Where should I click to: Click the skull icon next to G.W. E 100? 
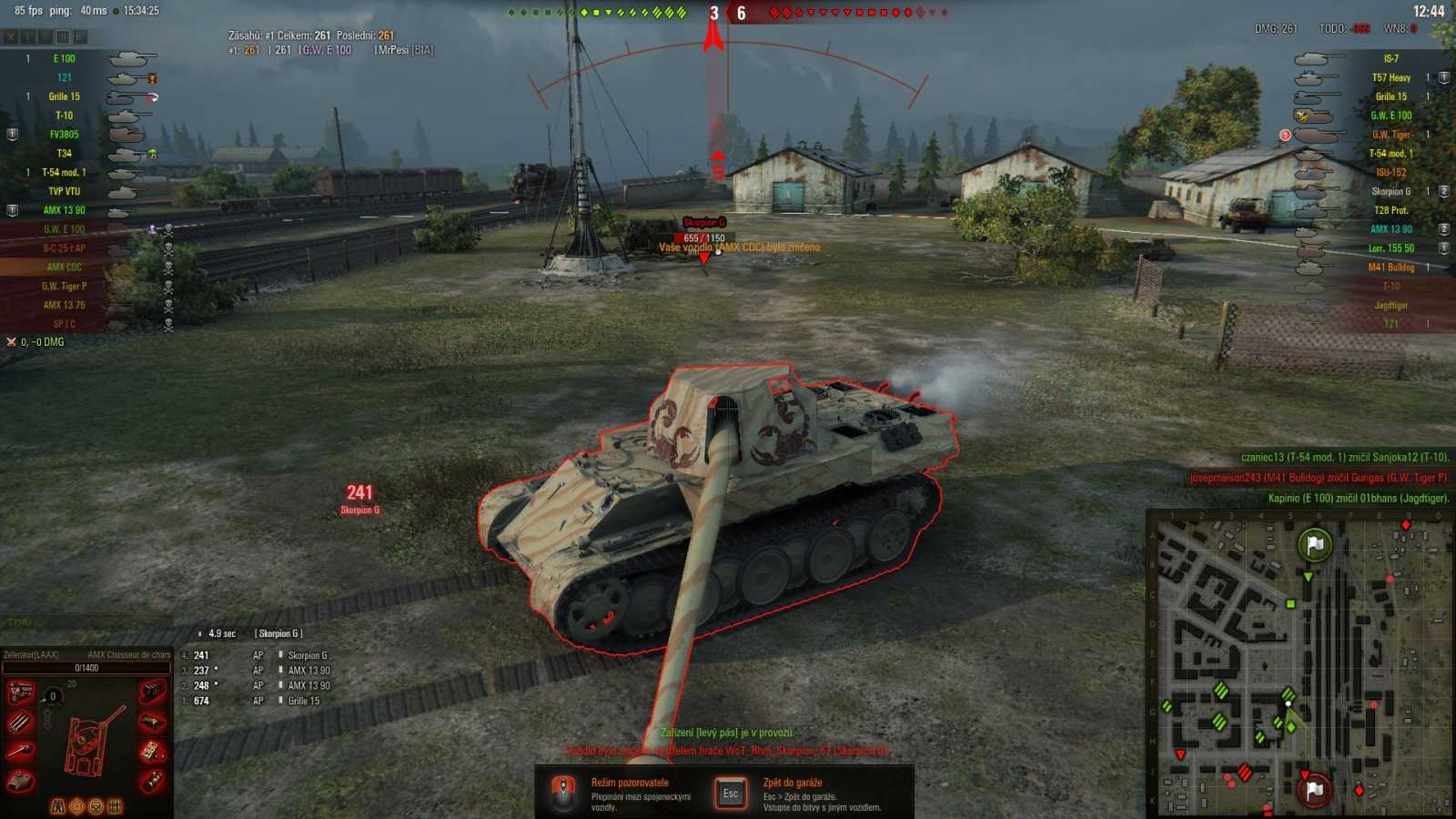coord(167,229)
